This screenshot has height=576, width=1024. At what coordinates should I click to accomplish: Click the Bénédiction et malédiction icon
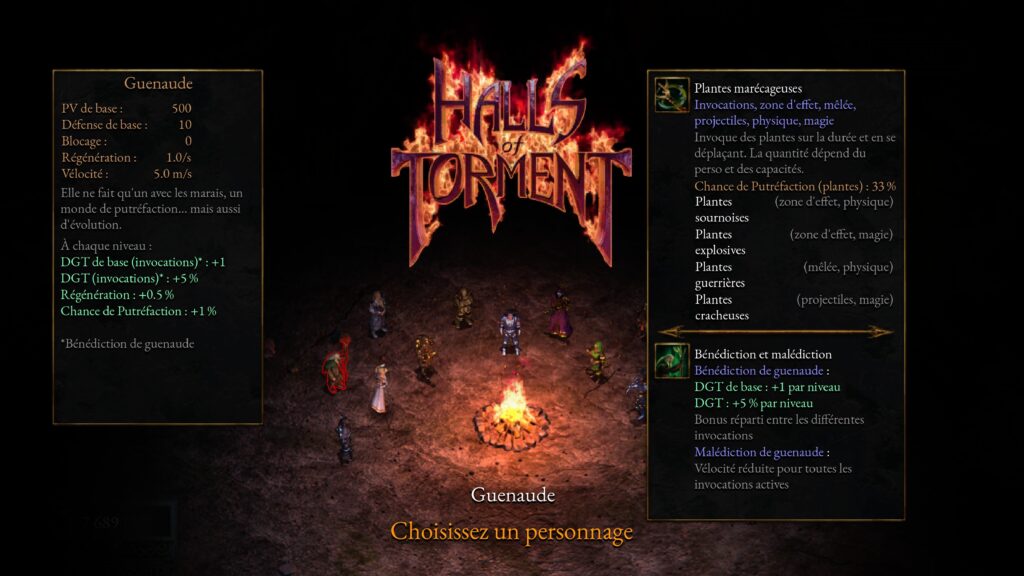pos(671,360)
